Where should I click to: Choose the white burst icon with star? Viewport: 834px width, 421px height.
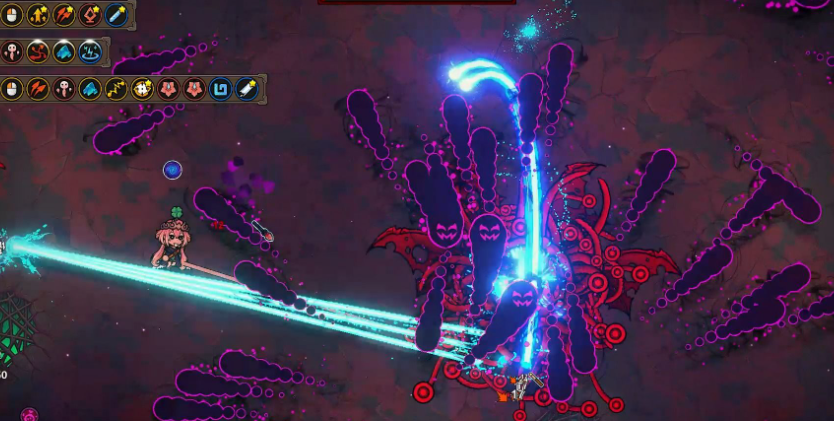point(143,89)
